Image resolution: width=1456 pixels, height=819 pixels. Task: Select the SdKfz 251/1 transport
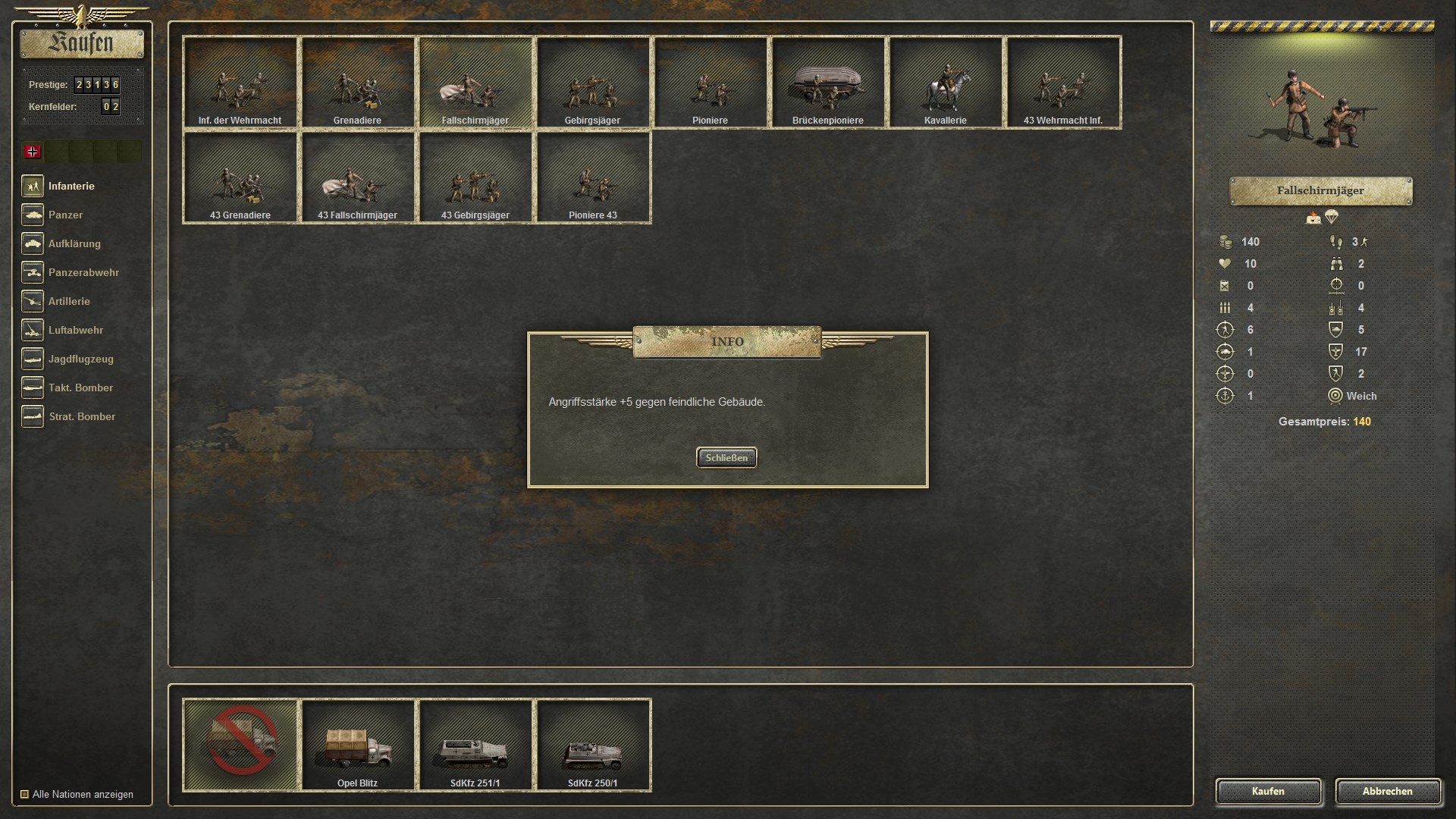(x=475, y=745)
